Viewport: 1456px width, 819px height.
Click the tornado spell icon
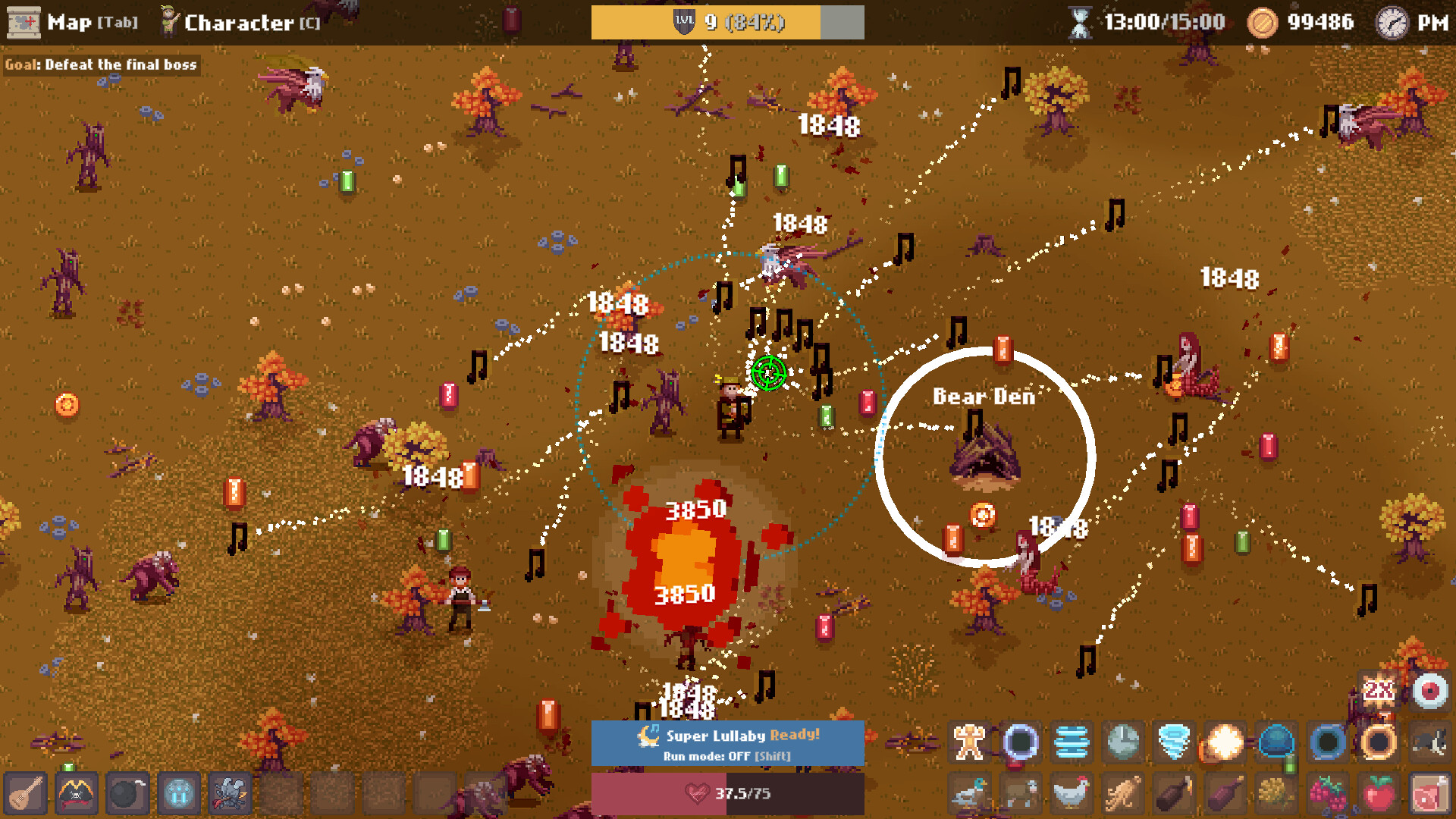point(1173,743)
